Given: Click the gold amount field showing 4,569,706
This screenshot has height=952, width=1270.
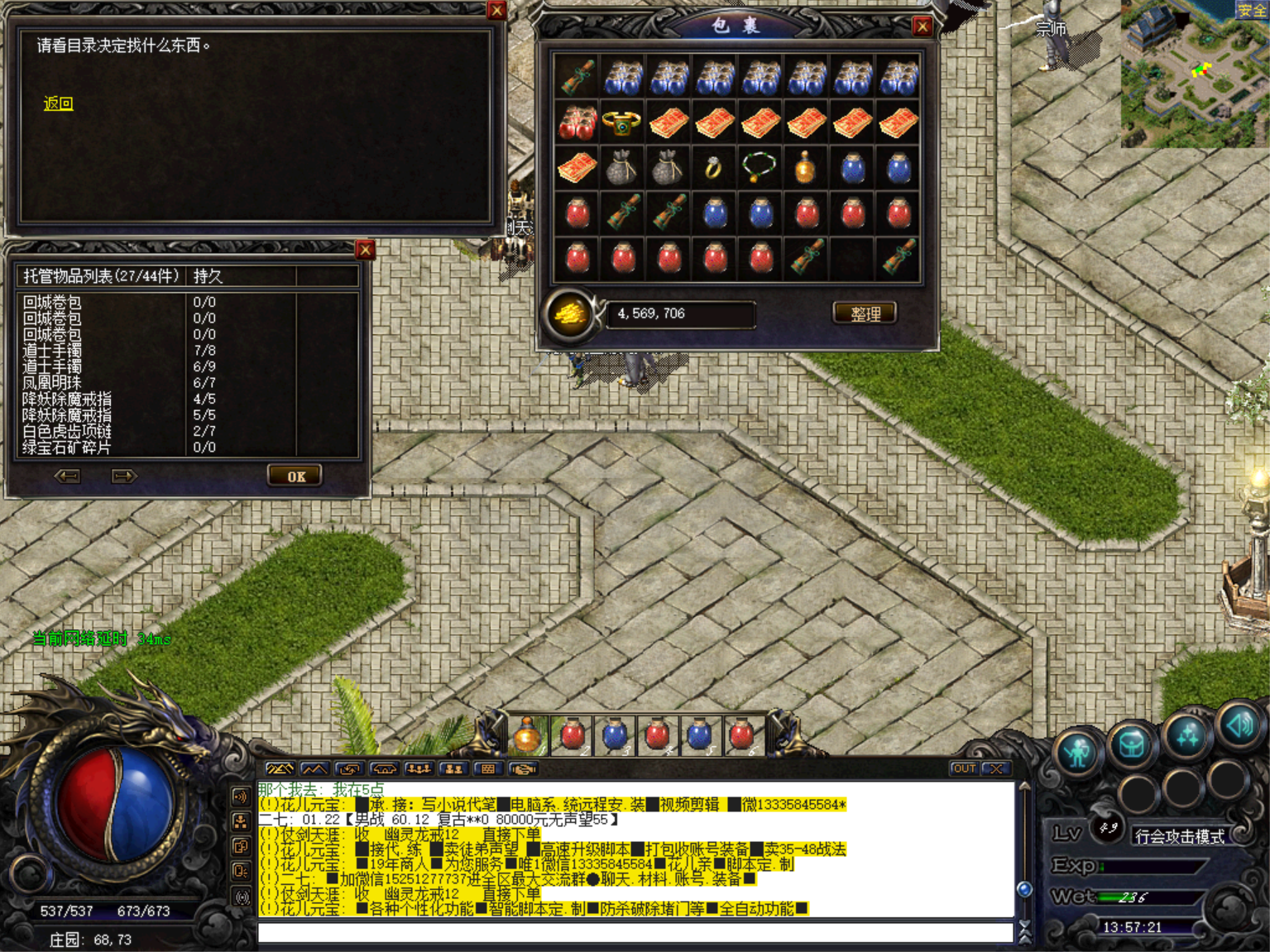Looking at the screenshot, I should 680,313.
